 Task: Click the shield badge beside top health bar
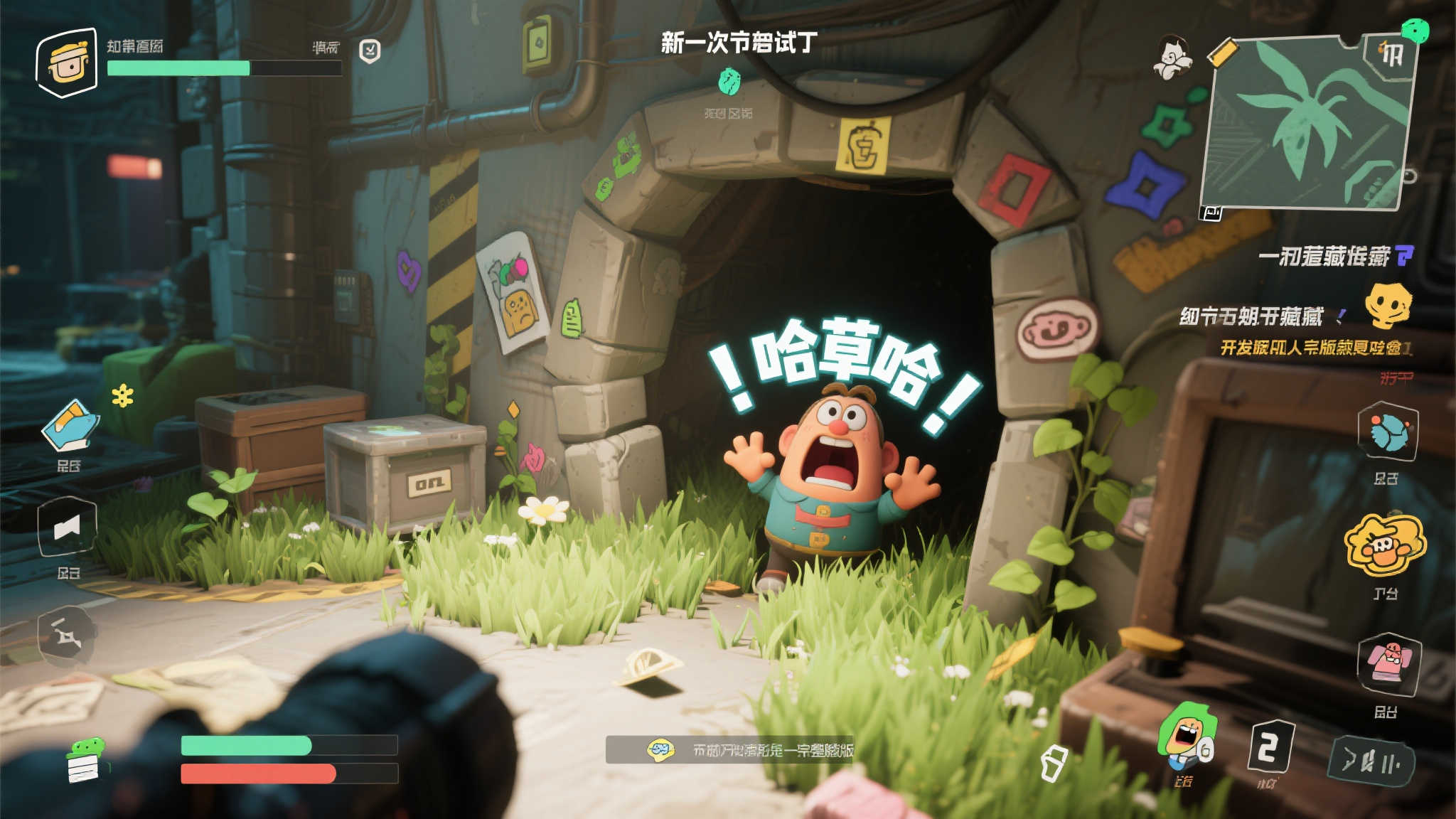pyautogui.click(x=370, y=50)
